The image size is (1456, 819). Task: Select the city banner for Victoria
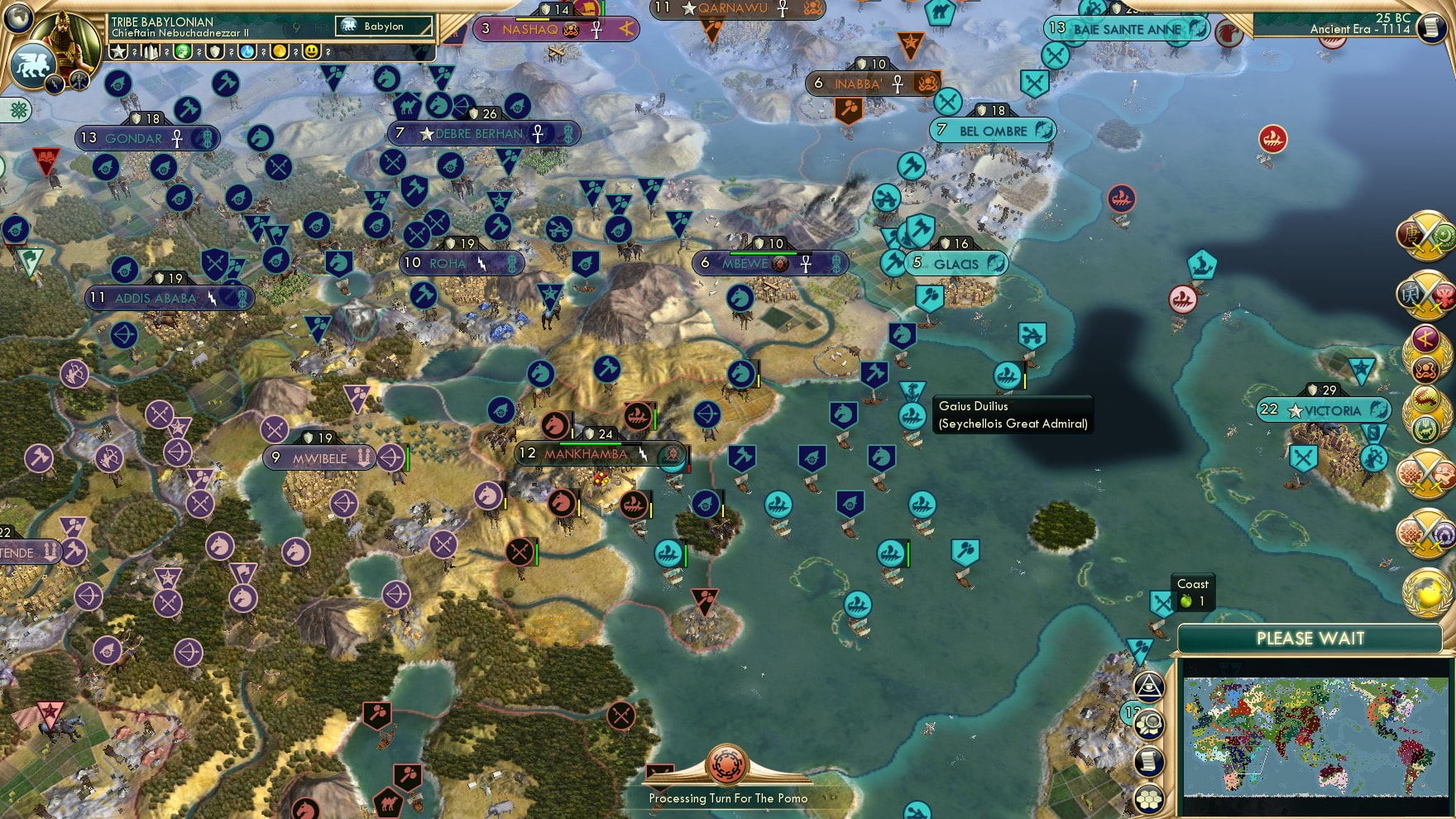tap(1324, 409)
